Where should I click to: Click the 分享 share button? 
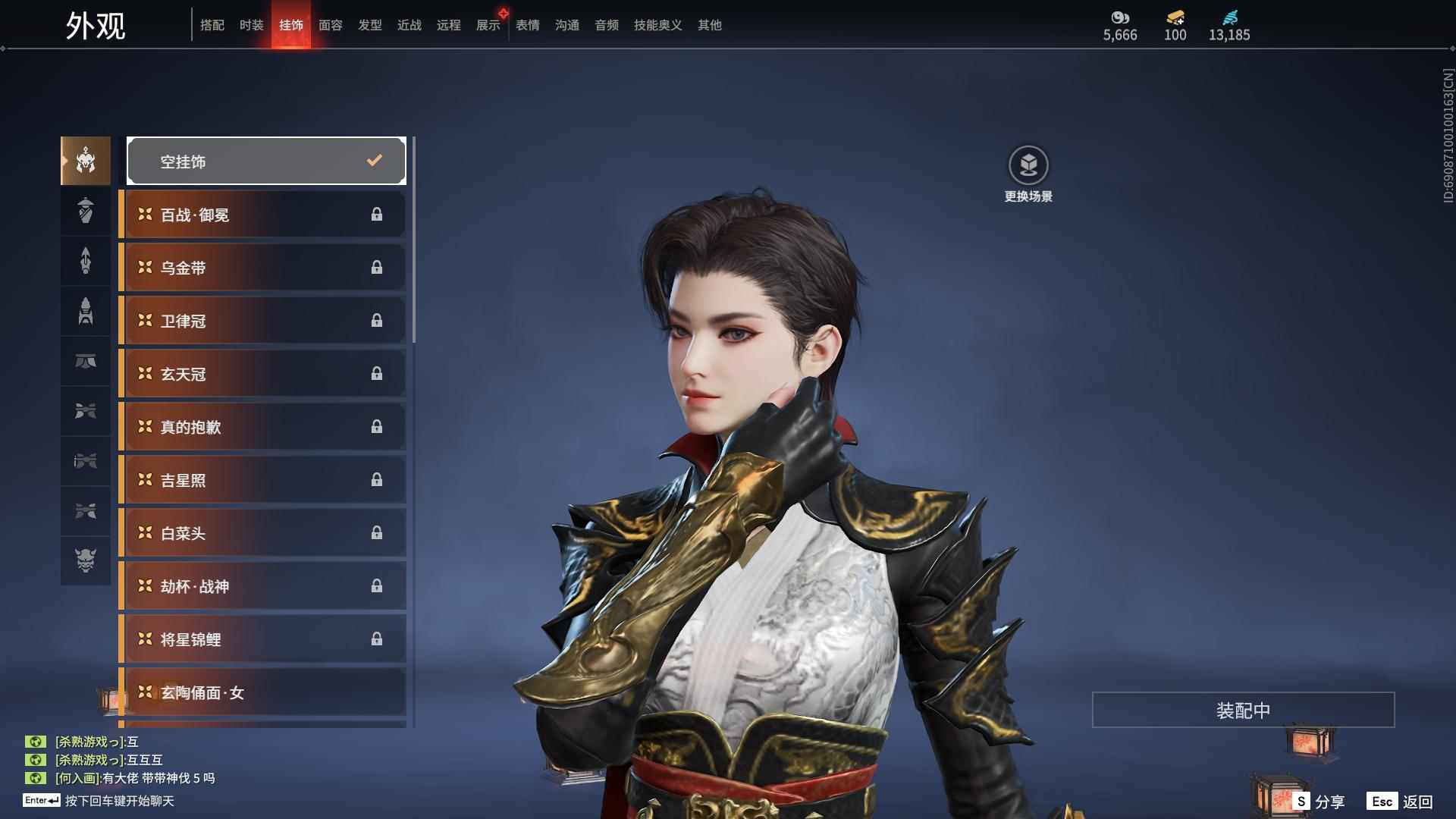(x=1320, y=801)
